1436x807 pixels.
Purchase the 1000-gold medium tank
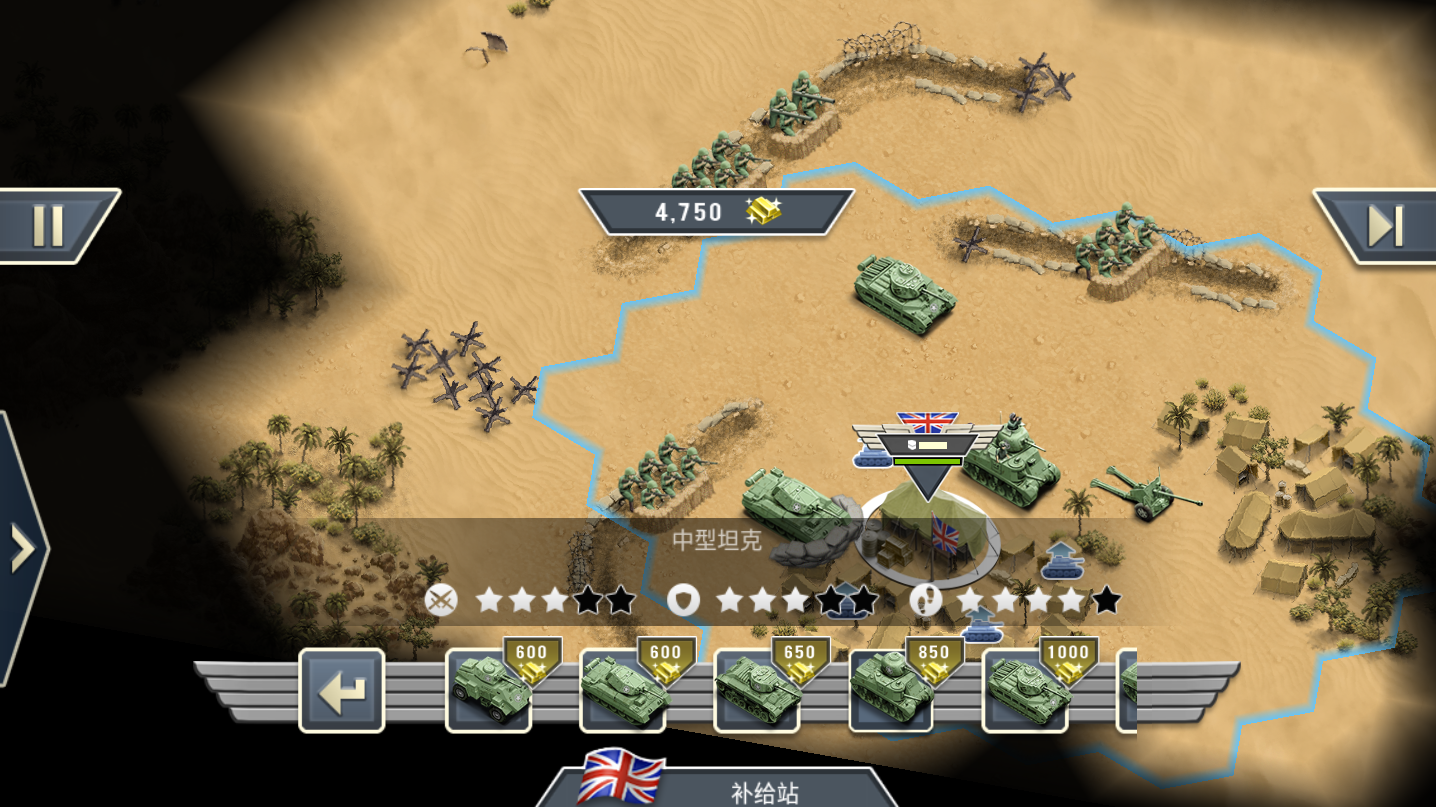click(1026, 693)
